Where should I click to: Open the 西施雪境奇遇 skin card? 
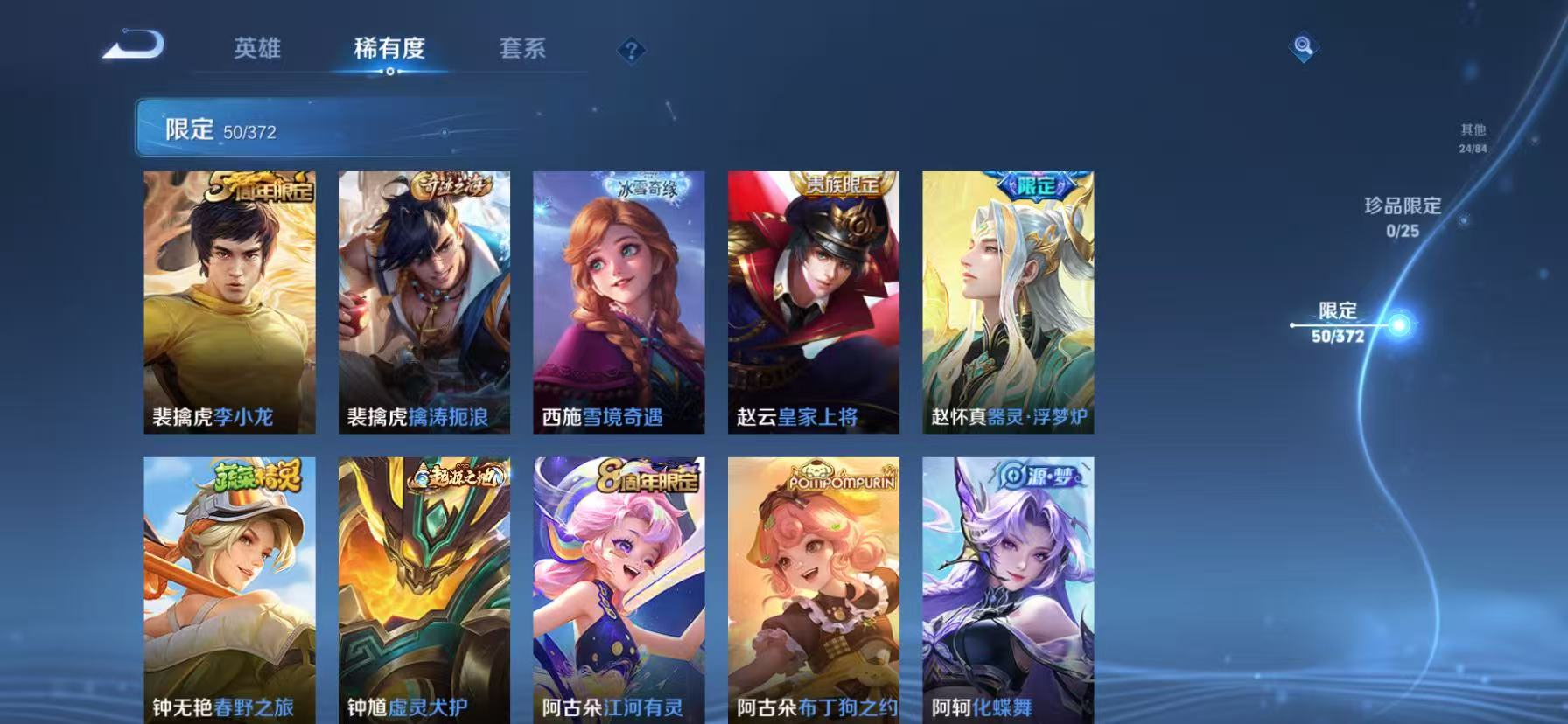pyautogui.click(x=618, y=302)
